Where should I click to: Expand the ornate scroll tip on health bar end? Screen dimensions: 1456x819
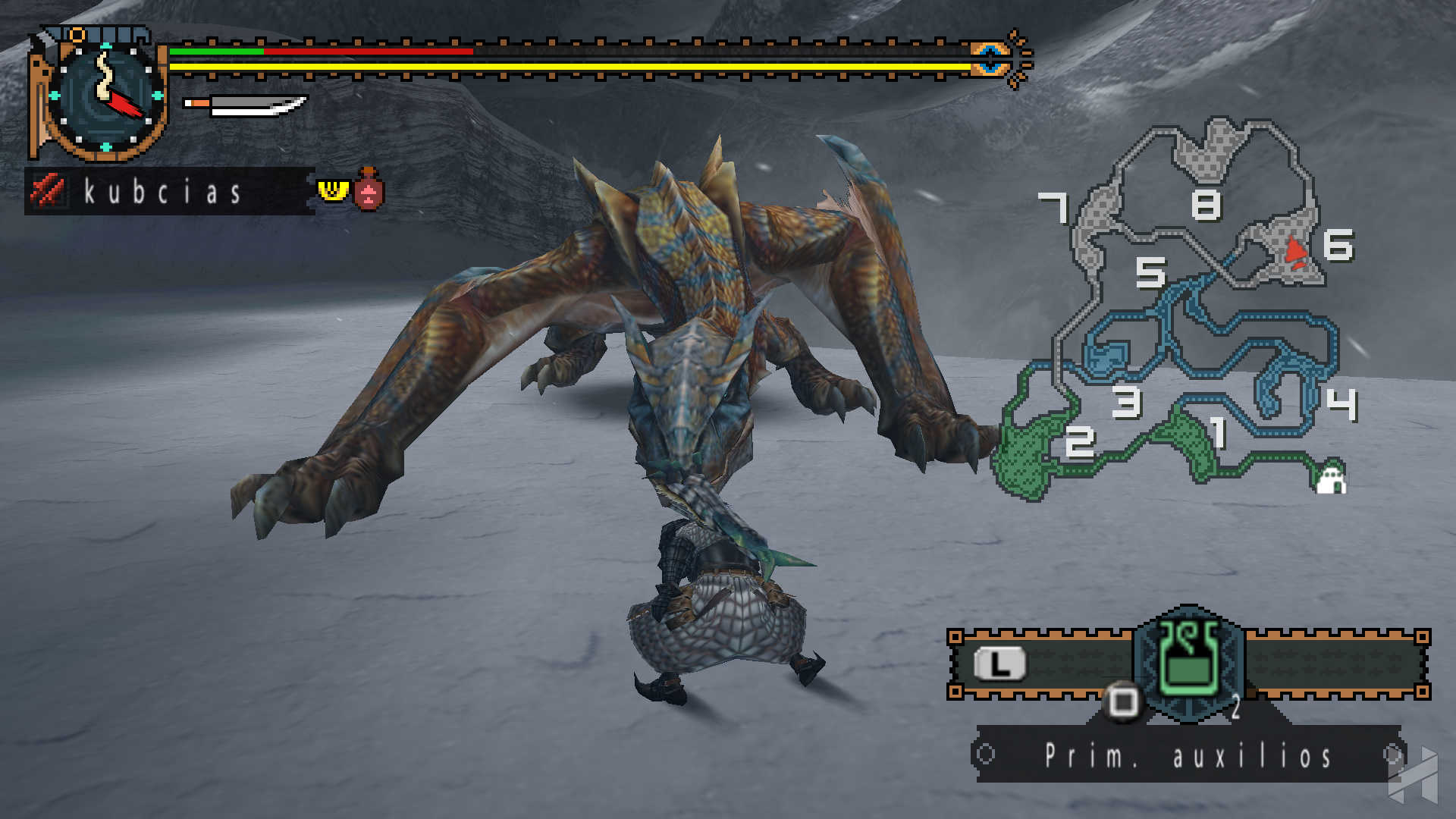click(x=1017, y=53)
